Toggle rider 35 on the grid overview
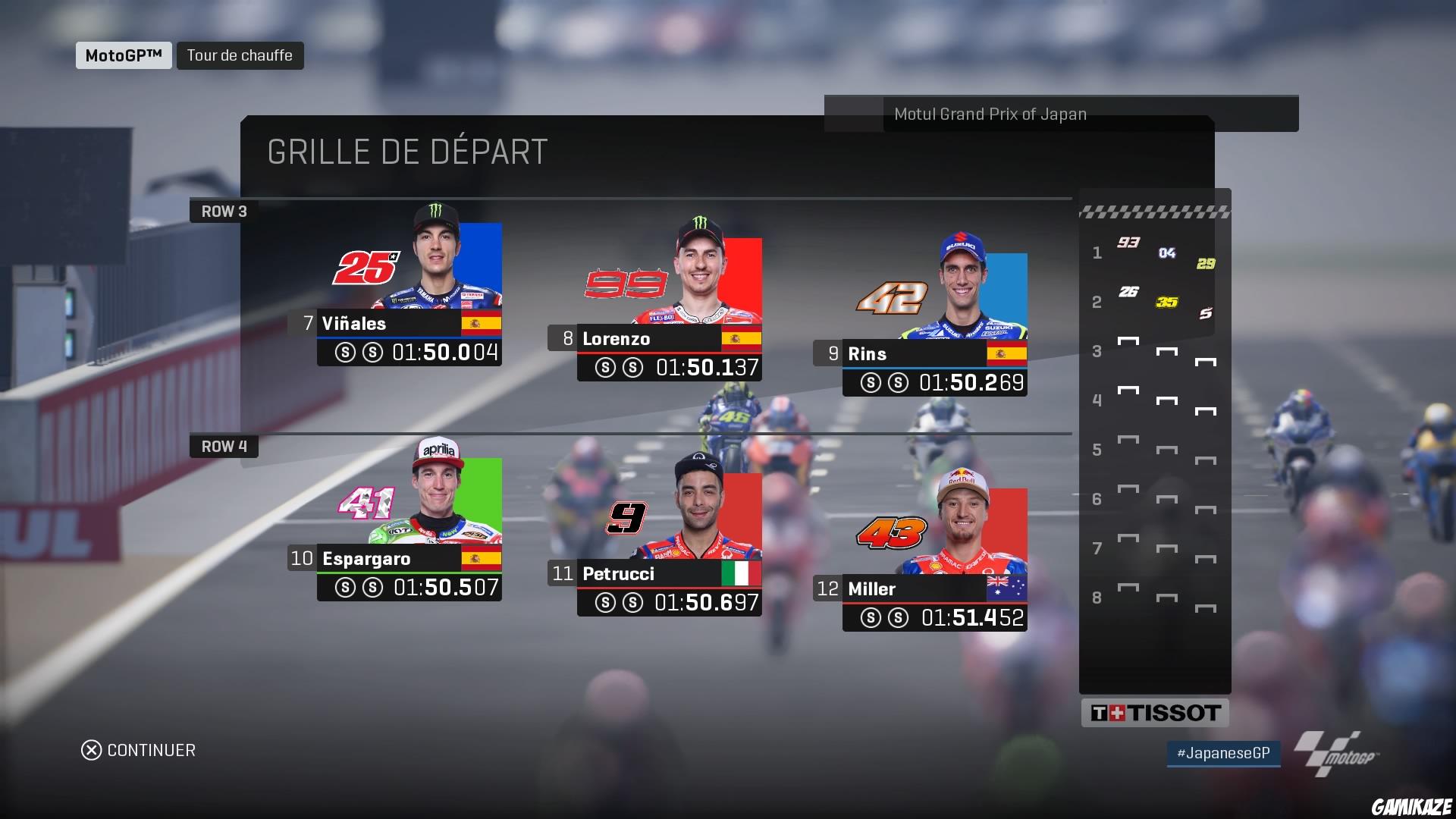 click(x=1168, y=301)
